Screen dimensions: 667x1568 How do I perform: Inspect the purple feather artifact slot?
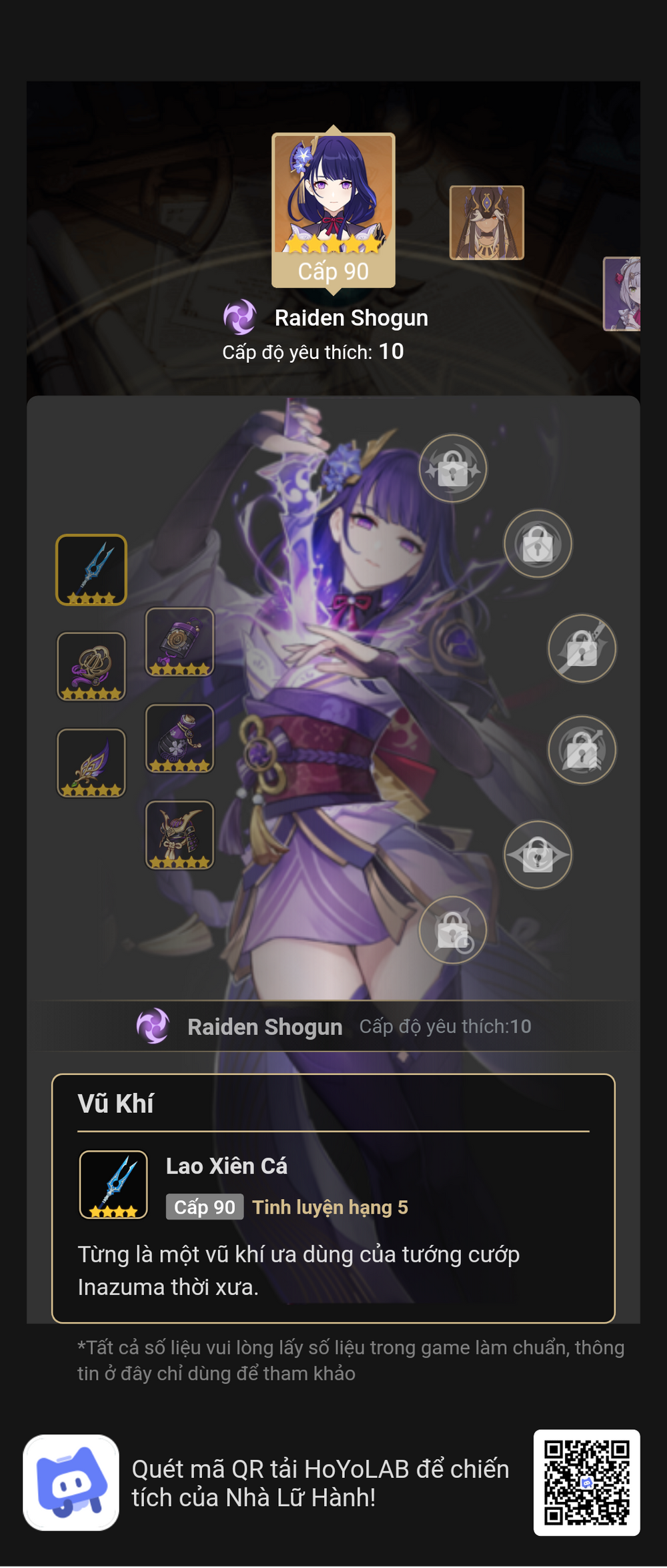point(91,763)
